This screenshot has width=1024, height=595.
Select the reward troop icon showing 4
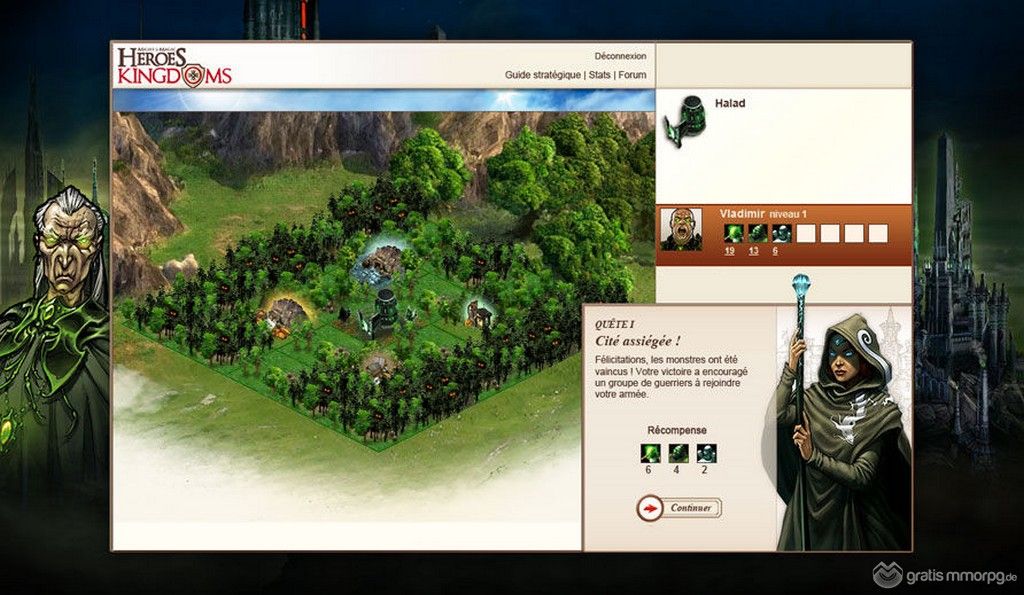click(678, 453)
